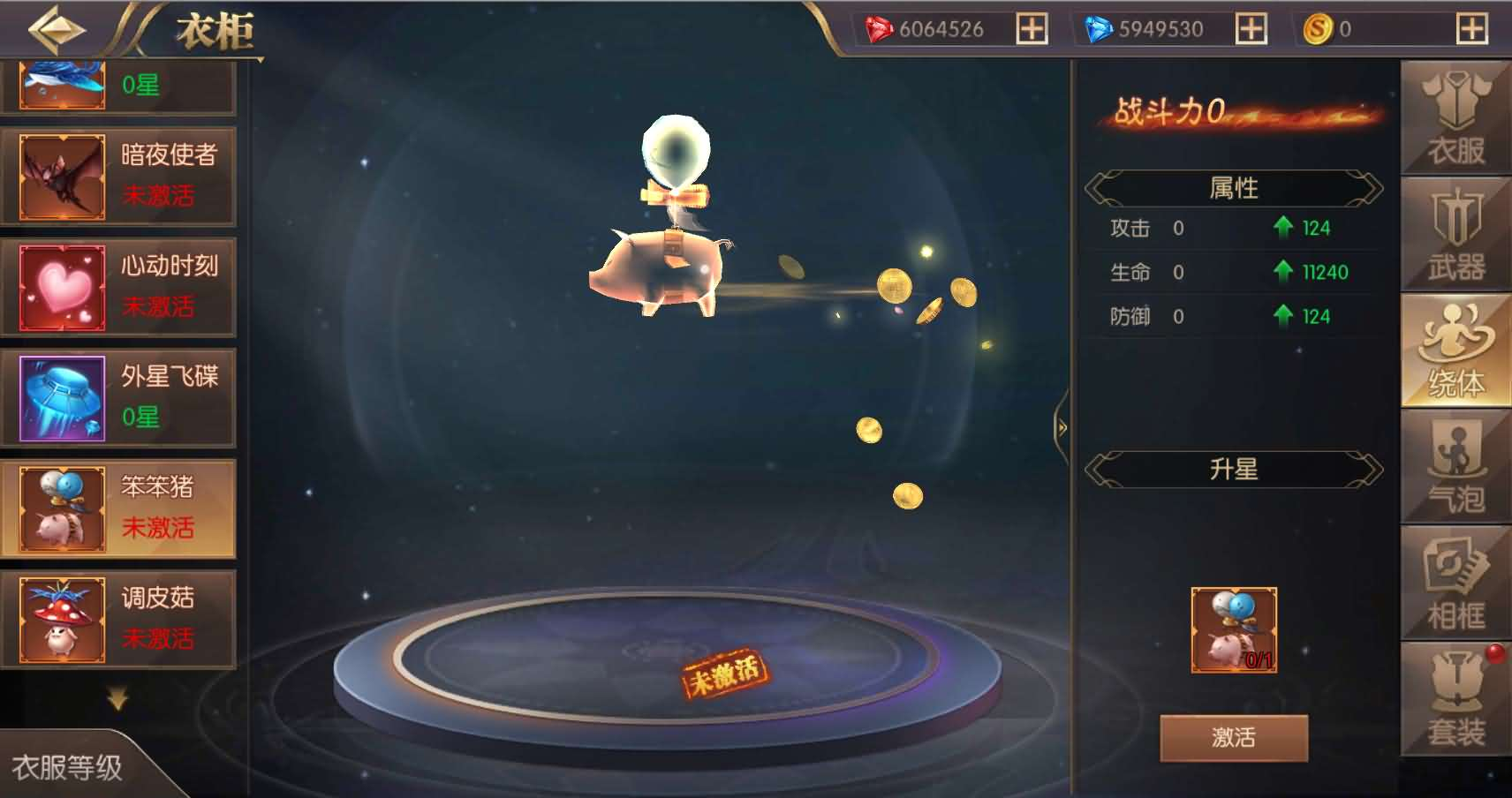Select the 武器 weapon category icon
Image resolution: width=1512 pixels, height=798 pixels.
click(x=1454, y=234)
